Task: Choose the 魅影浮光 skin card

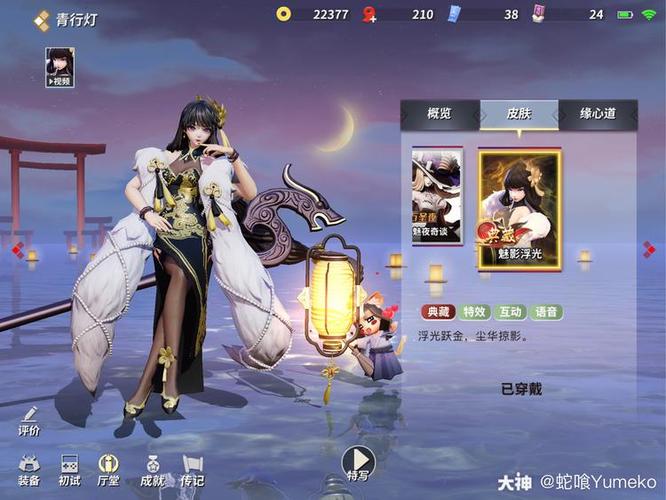Action: pyautogui.click(x=519, y=209)
